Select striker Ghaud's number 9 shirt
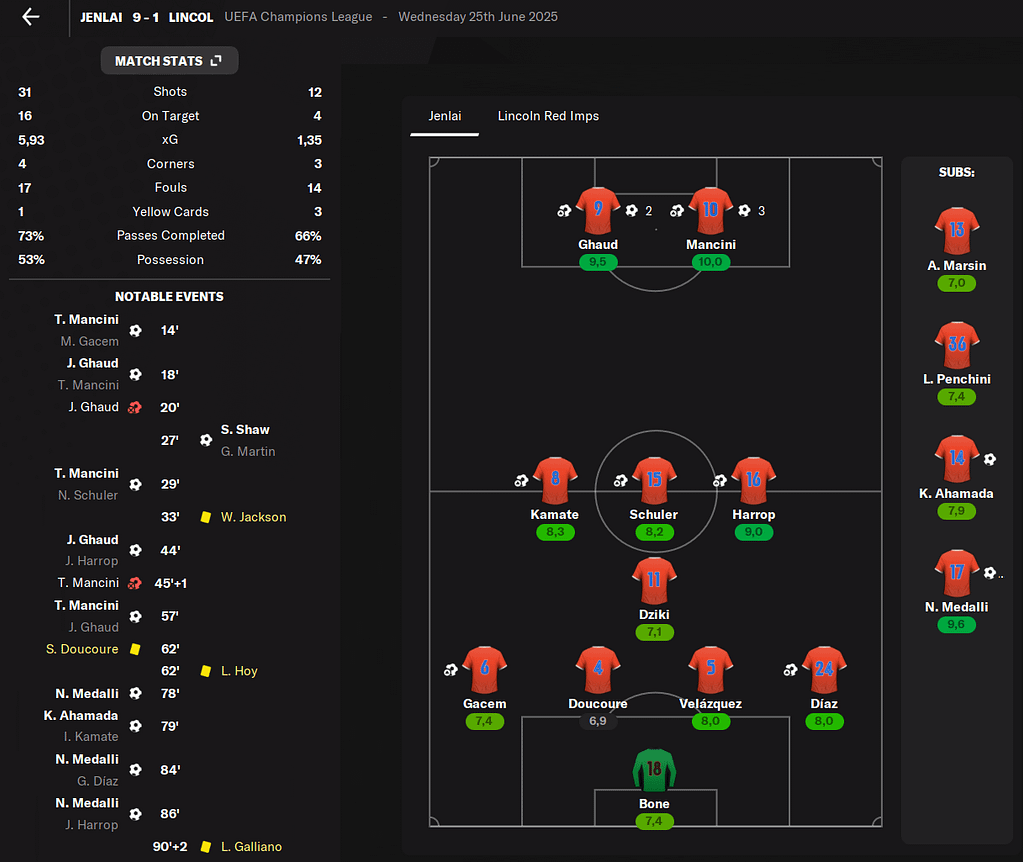The image size is (1023, 862). click(598, 210)
